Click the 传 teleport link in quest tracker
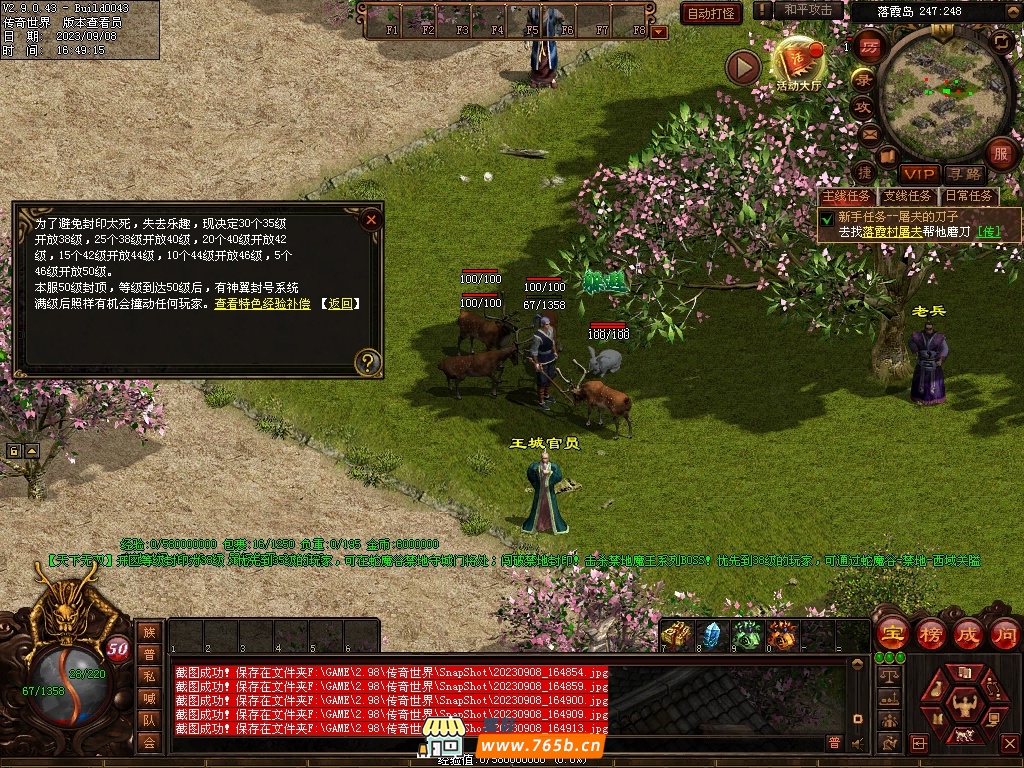1024x768 pixels. point(987,231)
